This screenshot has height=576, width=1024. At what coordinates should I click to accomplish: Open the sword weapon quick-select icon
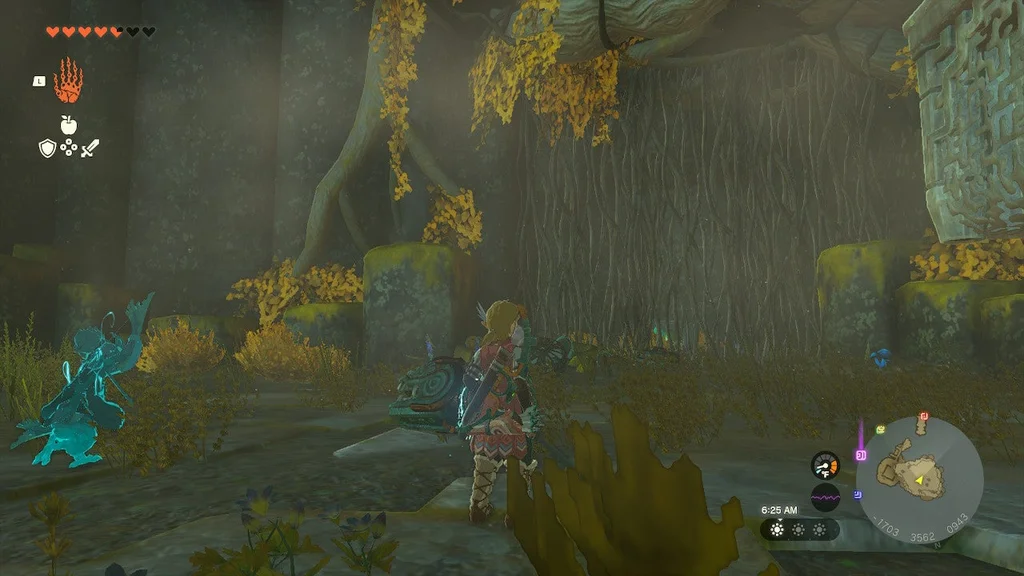(x=90, y=148)
